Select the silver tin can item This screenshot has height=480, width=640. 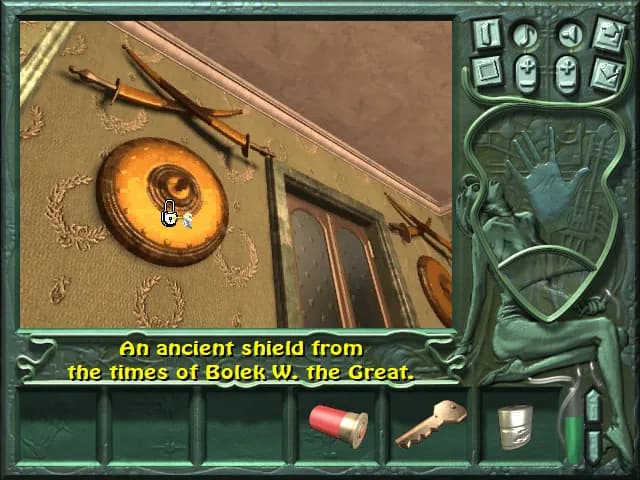coord(516,425)
